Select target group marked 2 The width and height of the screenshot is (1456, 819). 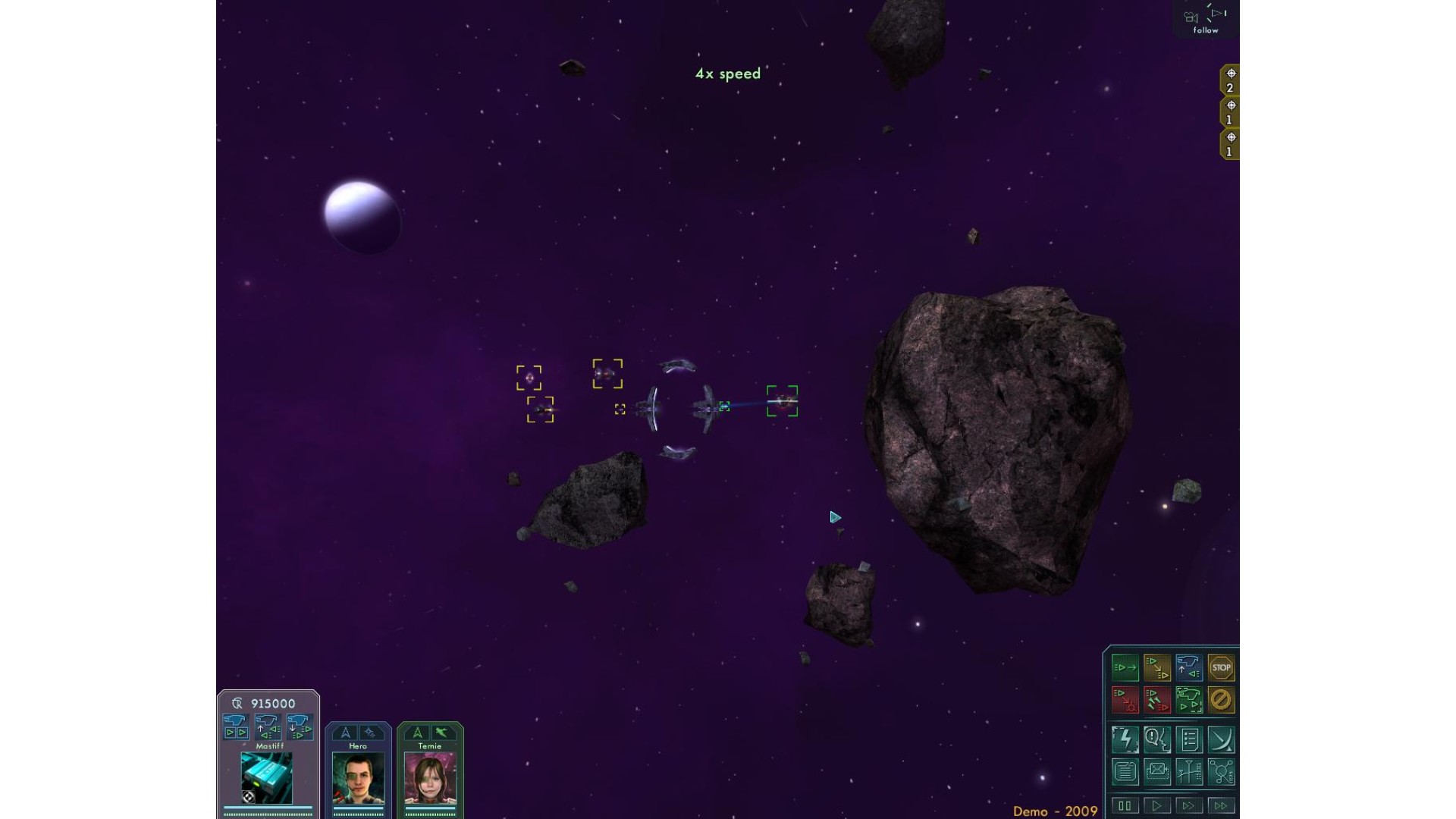(x=1230, y=80)
